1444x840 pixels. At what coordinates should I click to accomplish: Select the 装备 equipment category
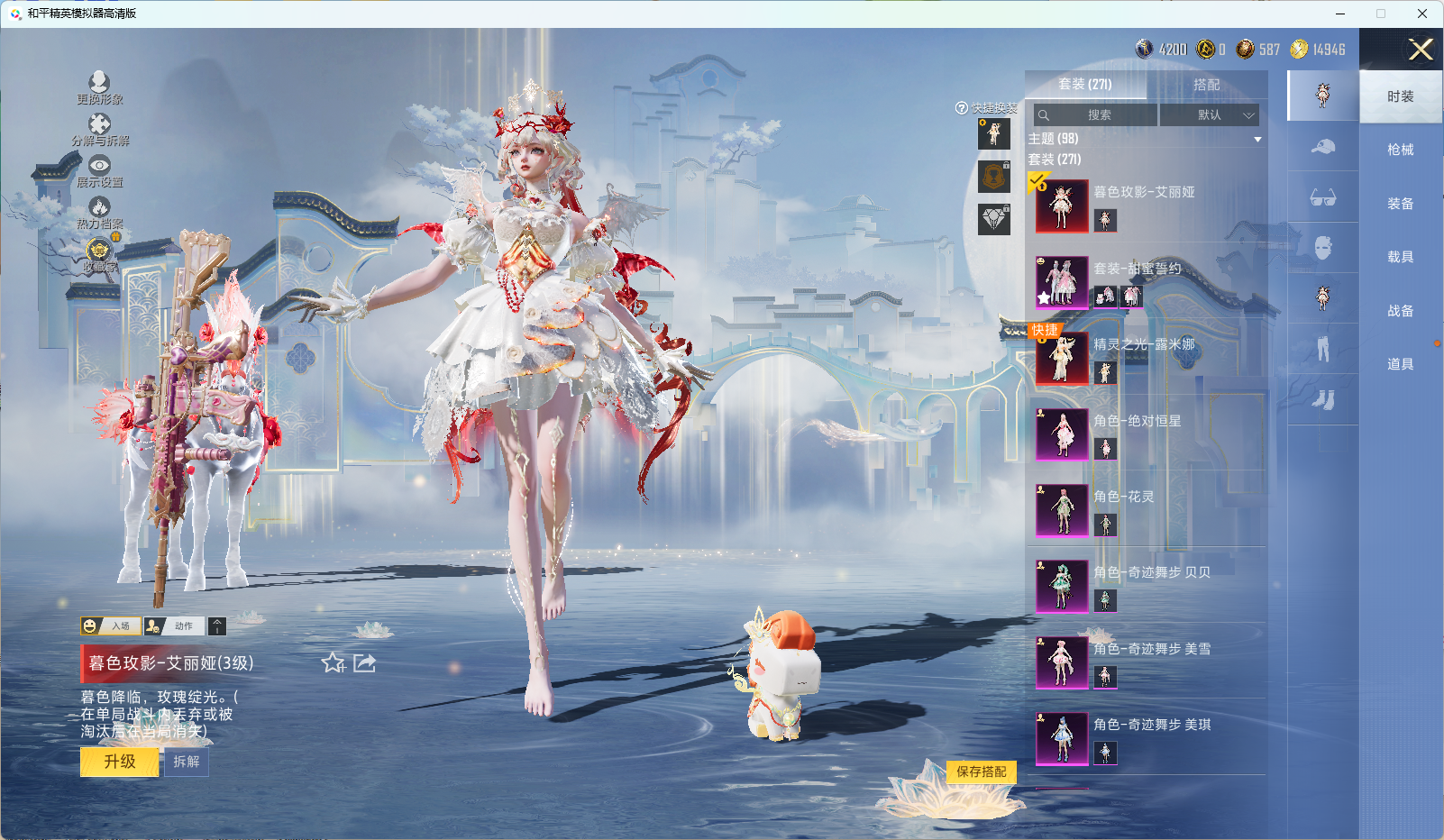[x=1400, y=204]
